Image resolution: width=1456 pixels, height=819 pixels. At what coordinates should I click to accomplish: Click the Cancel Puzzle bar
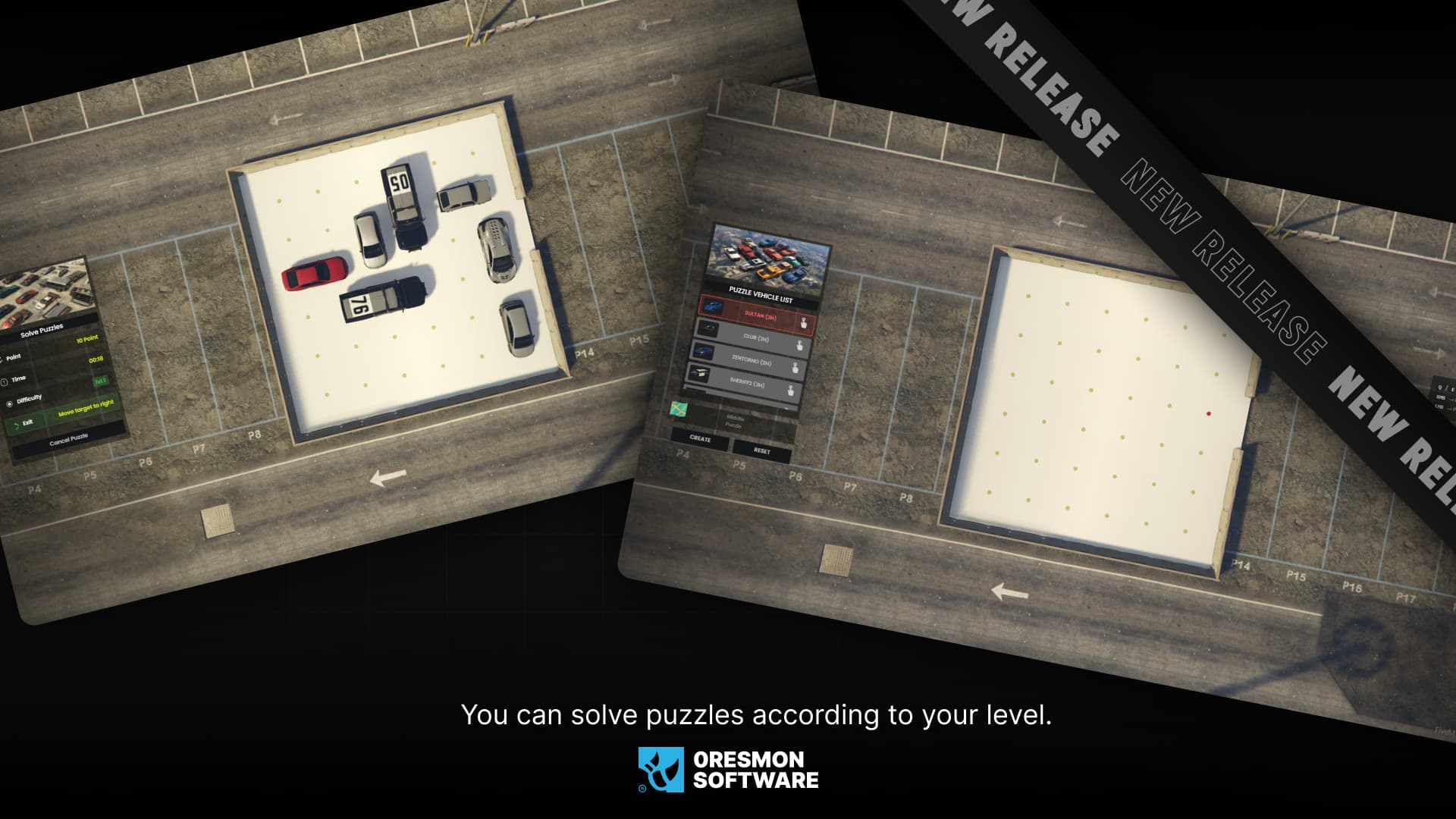click(69, 440)
